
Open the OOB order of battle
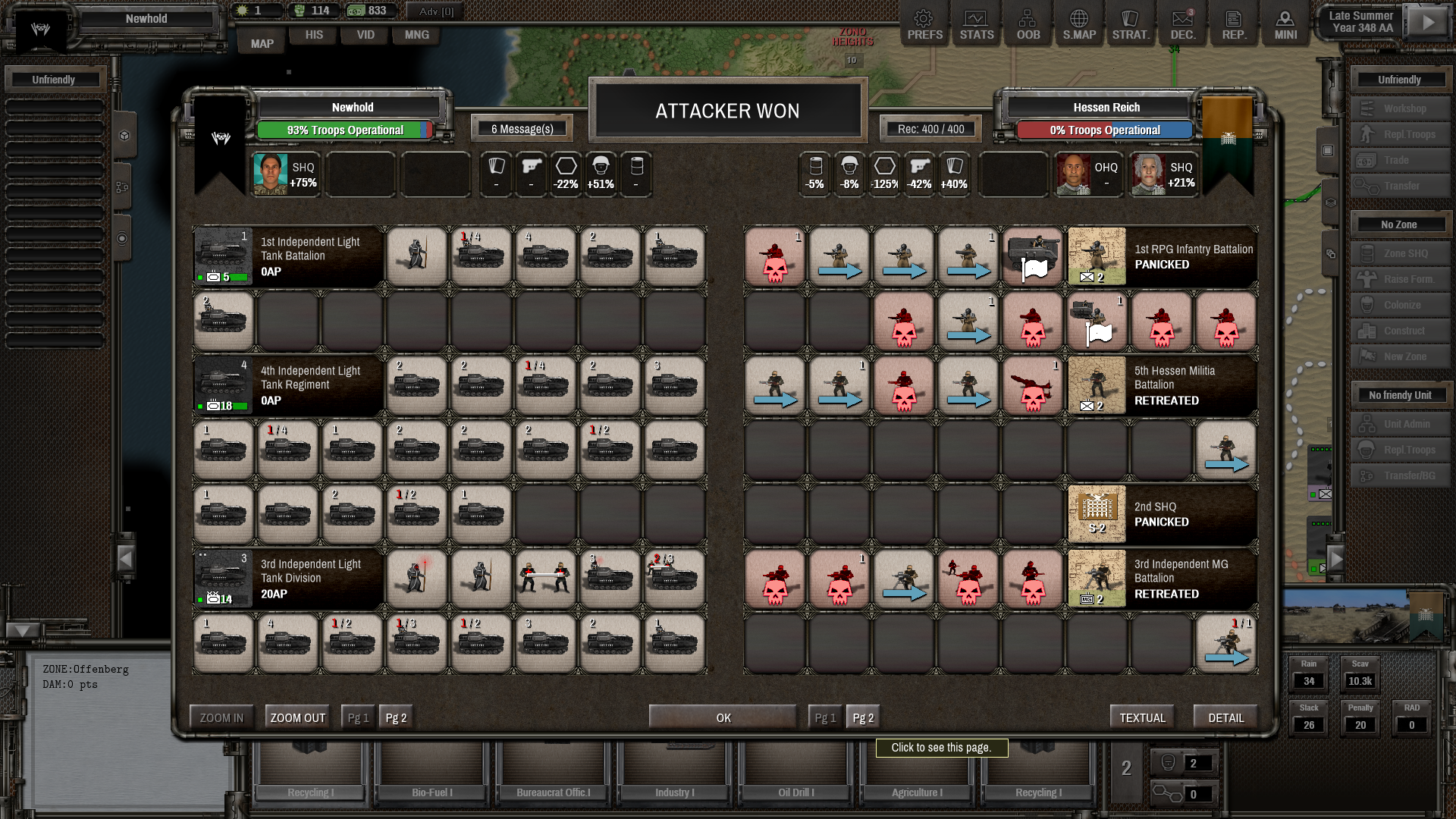click(1028, 25)
